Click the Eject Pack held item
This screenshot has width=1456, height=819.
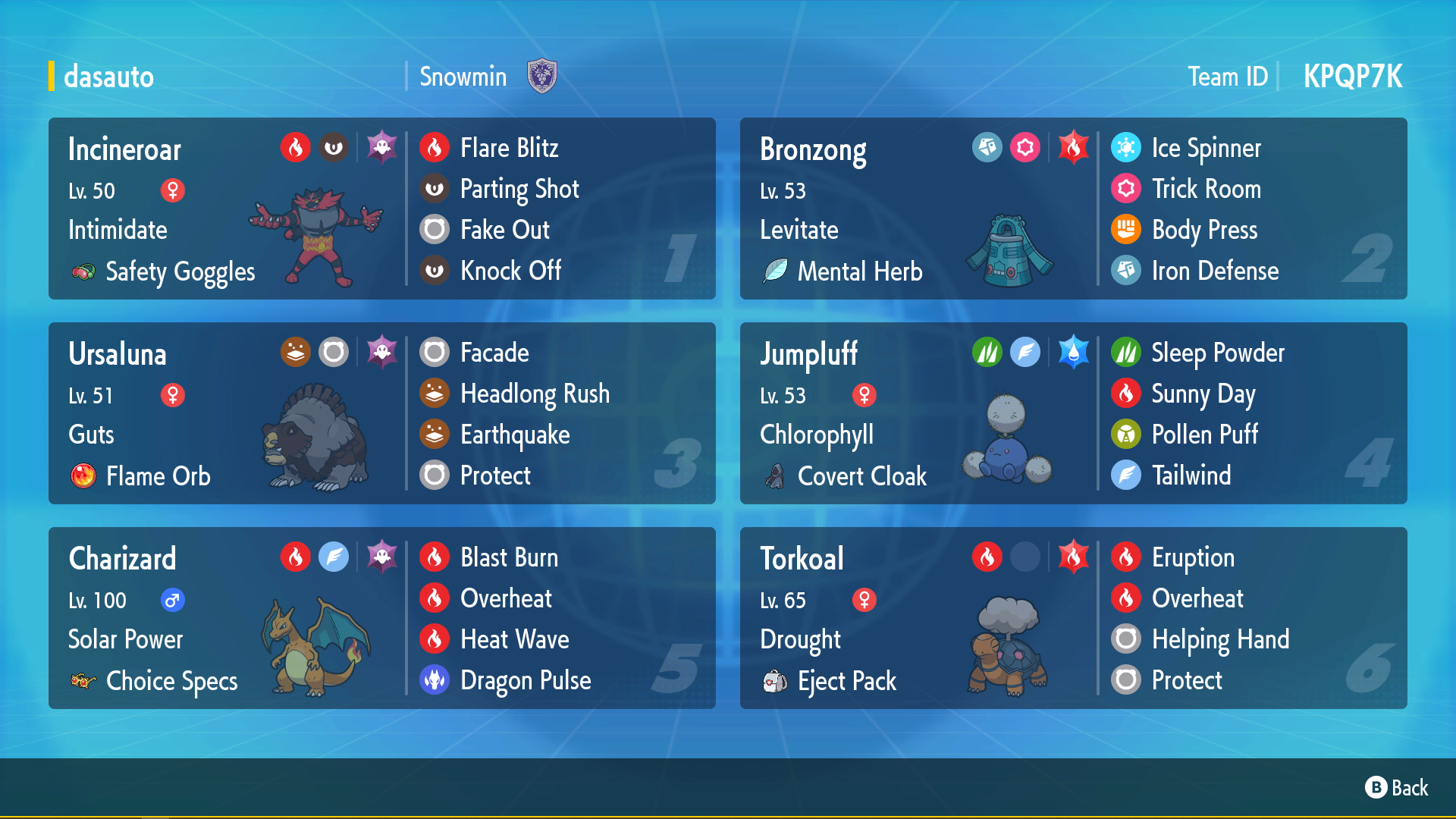click(846, 681)
